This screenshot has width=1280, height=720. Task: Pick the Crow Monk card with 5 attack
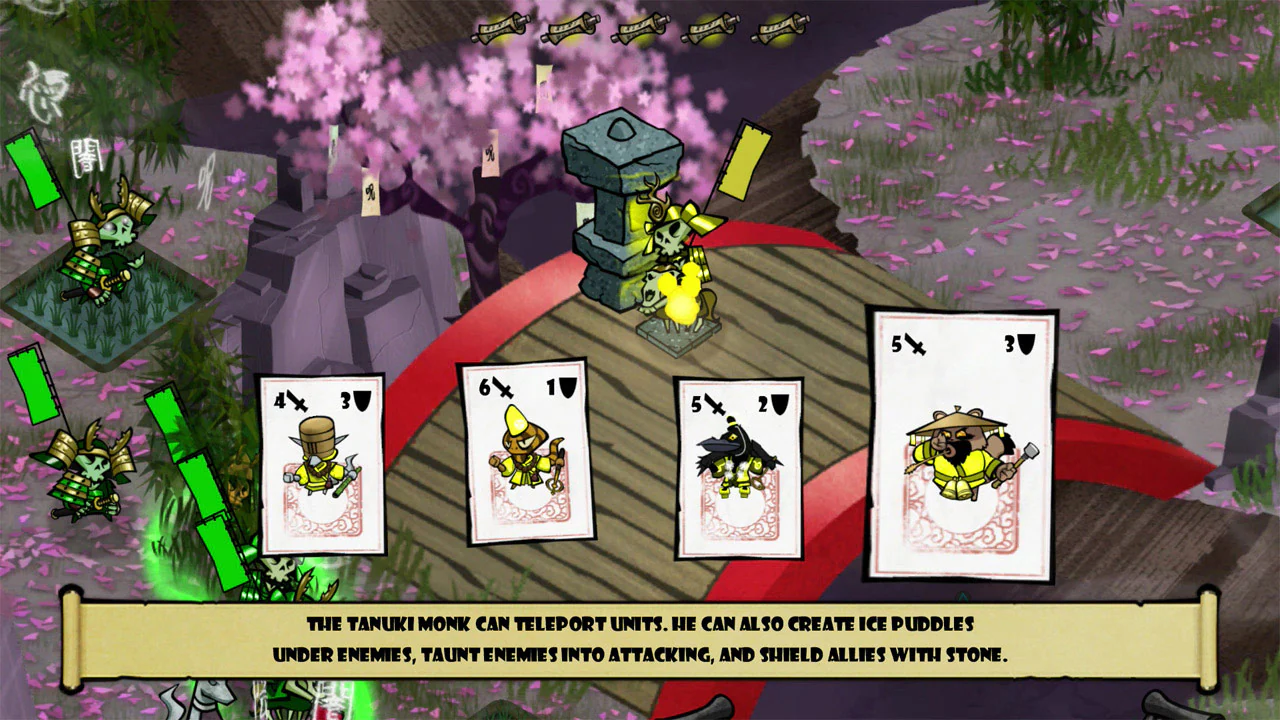(x=740, y=465)
